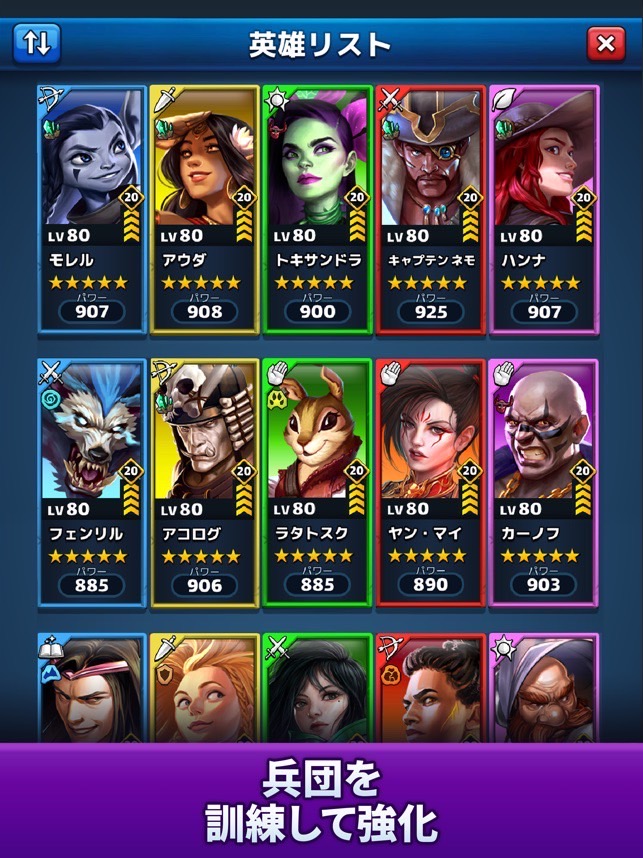The height and width of the screenshot is (858, 643).
Task: Open the hero sort order button
Action: 37,43
